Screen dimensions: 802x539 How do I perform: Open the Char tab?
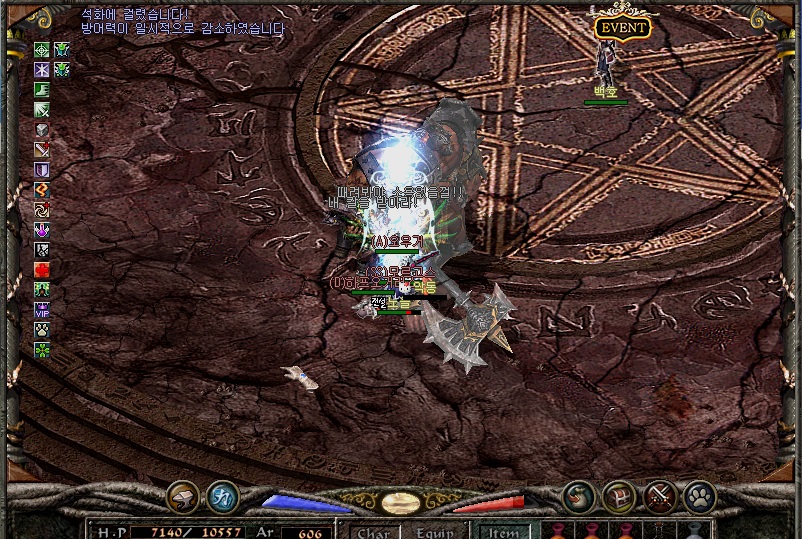[x=373, y=532]
